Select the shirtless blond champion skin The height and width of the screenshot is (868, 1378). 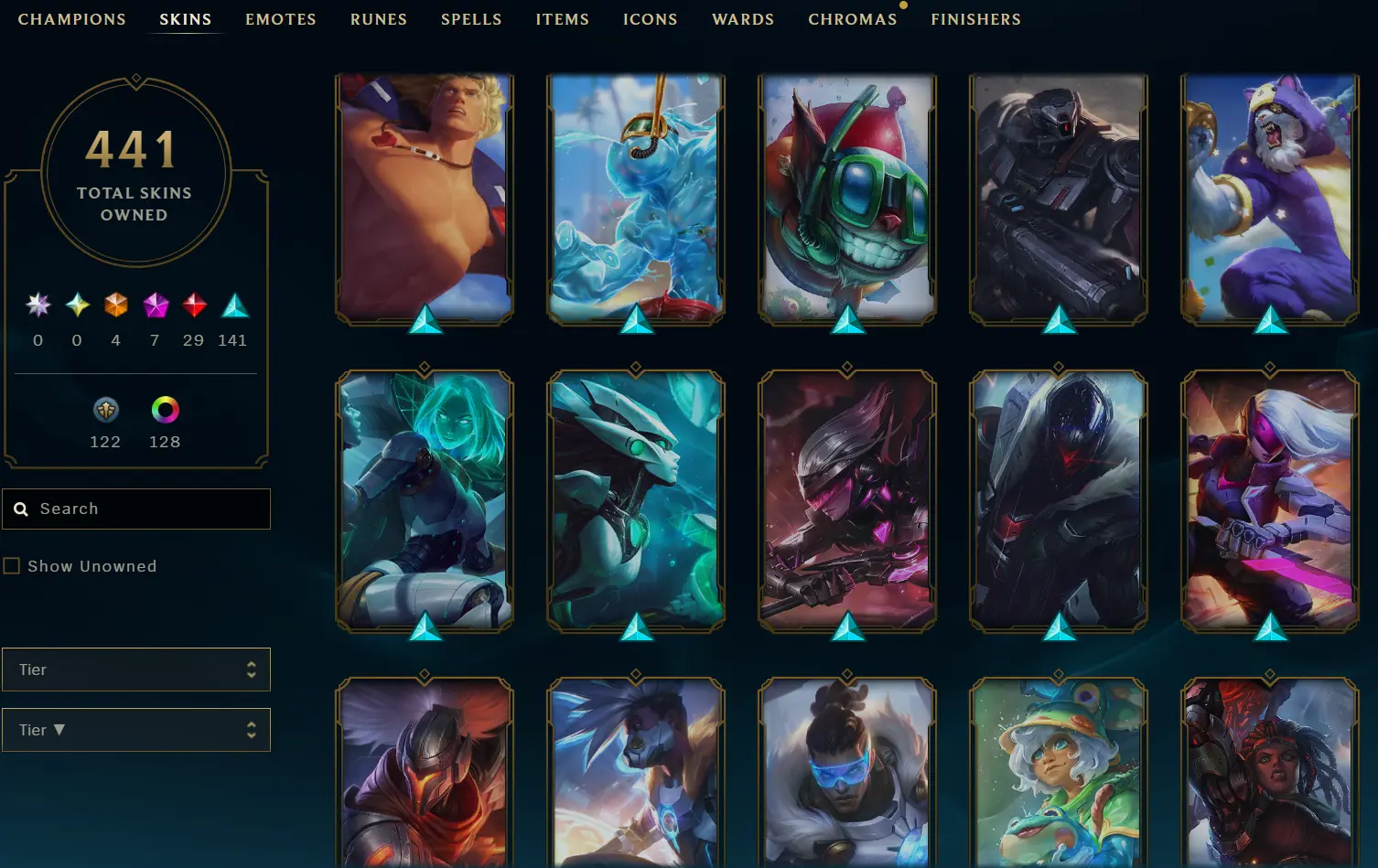[425, 198]
